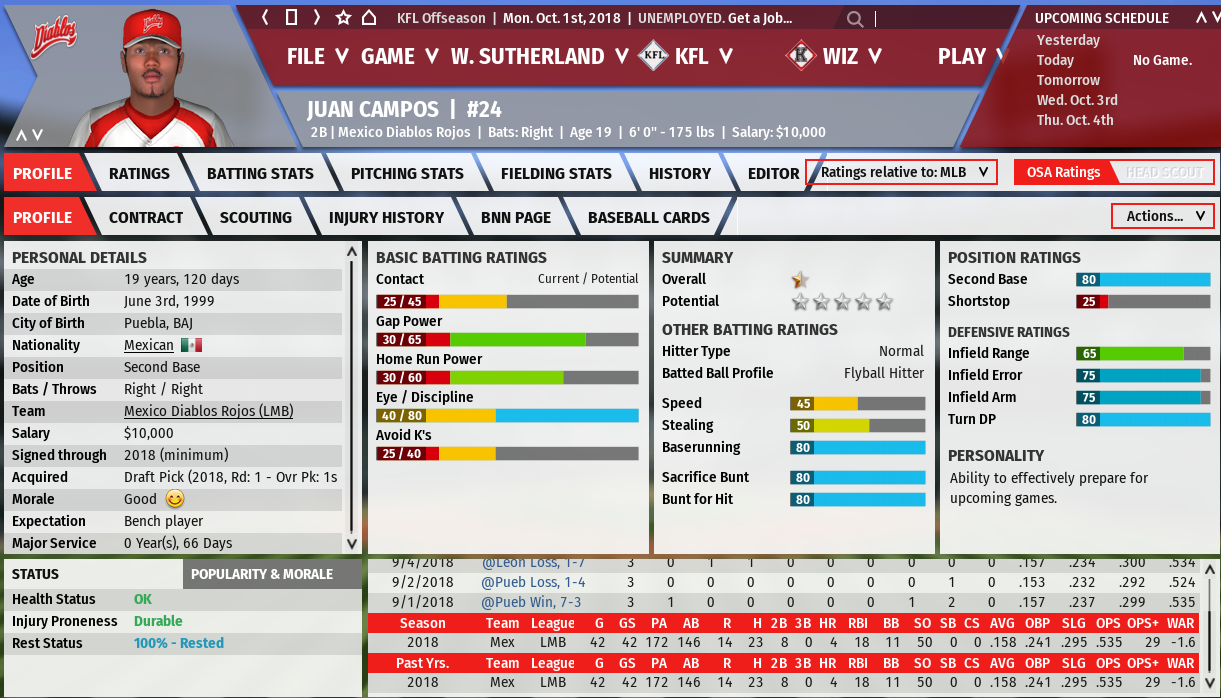Expand the Ratings relative to MLB dropdown

click(904, 172)
